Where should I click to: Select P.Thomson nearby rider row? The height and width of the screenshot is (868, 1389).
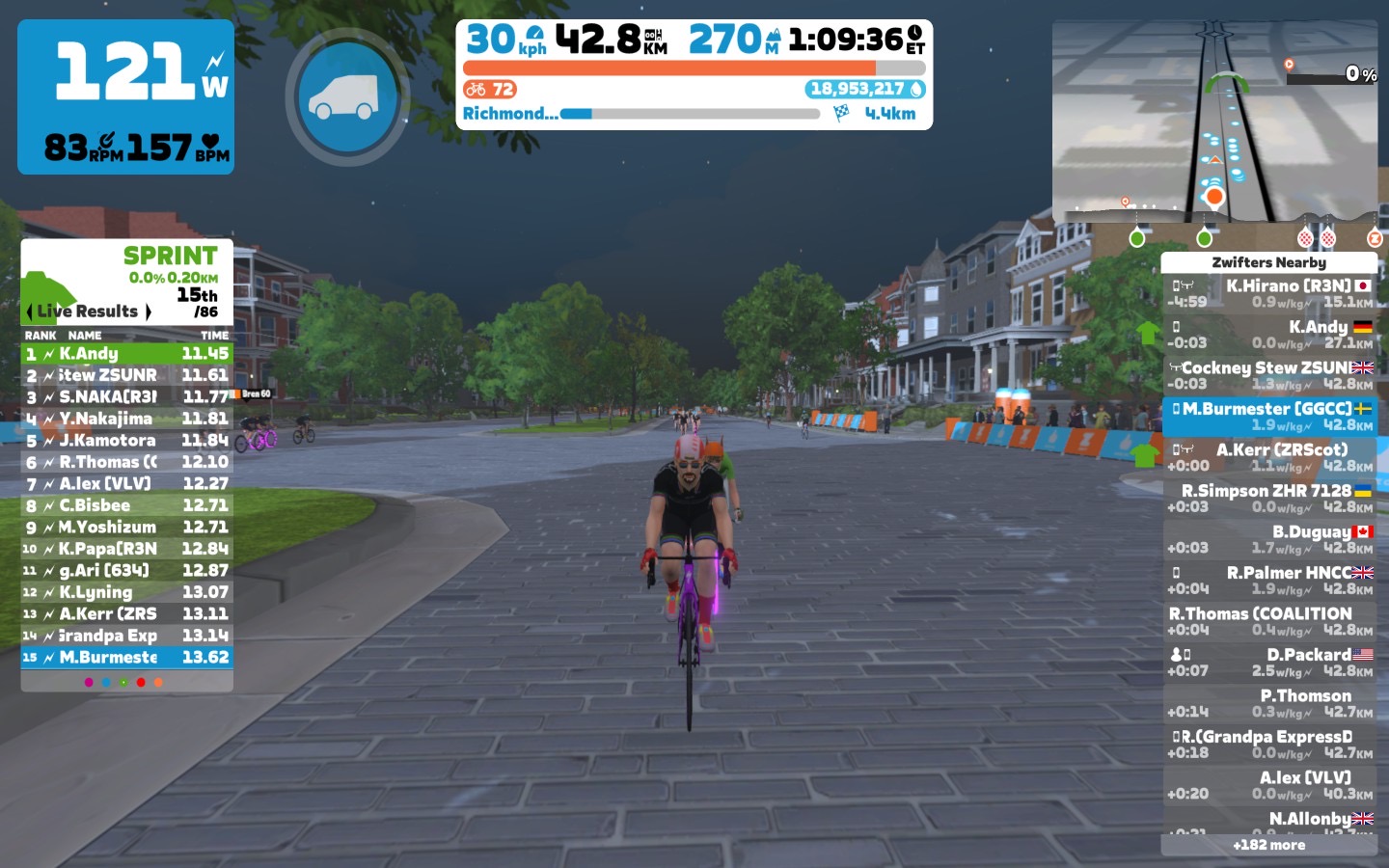point(1268,703)
